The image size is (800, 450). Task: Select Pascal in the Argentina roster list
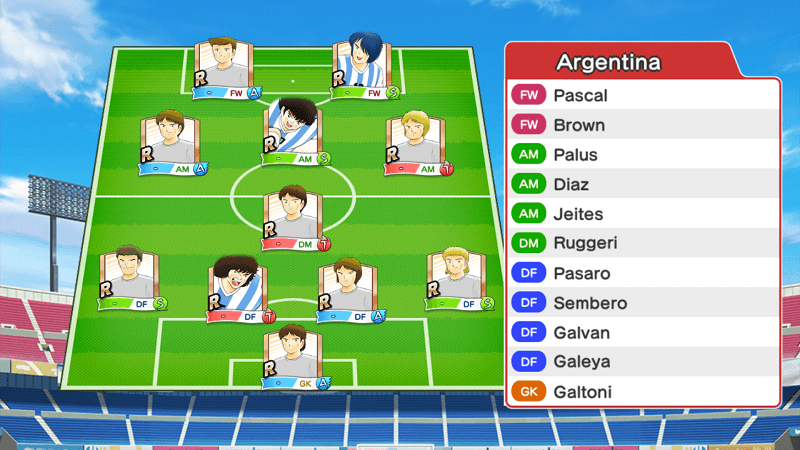pyautogui.click(x=642, y=96)
